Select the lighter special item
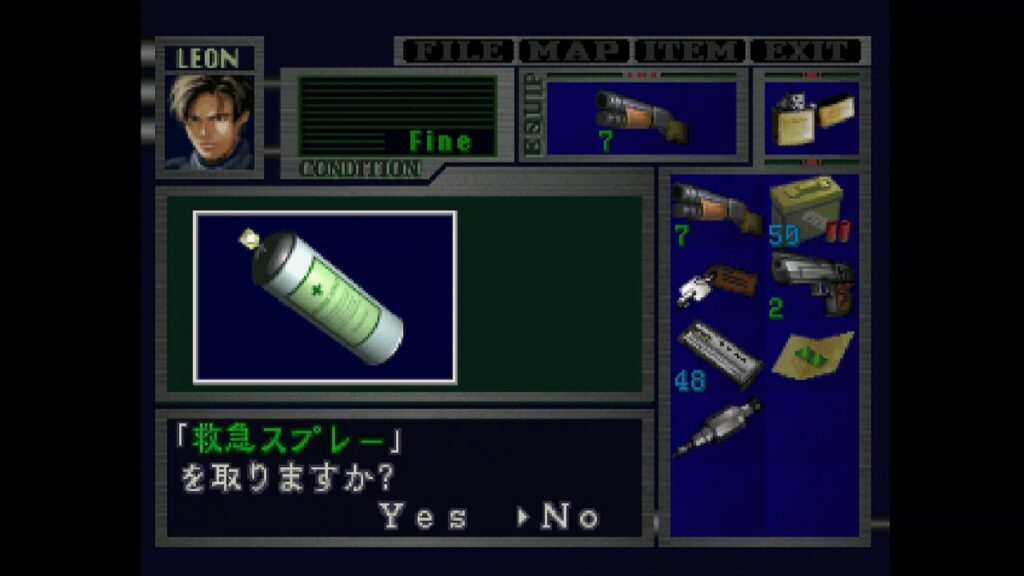The image size is (1024, 576). click(810, 119)
